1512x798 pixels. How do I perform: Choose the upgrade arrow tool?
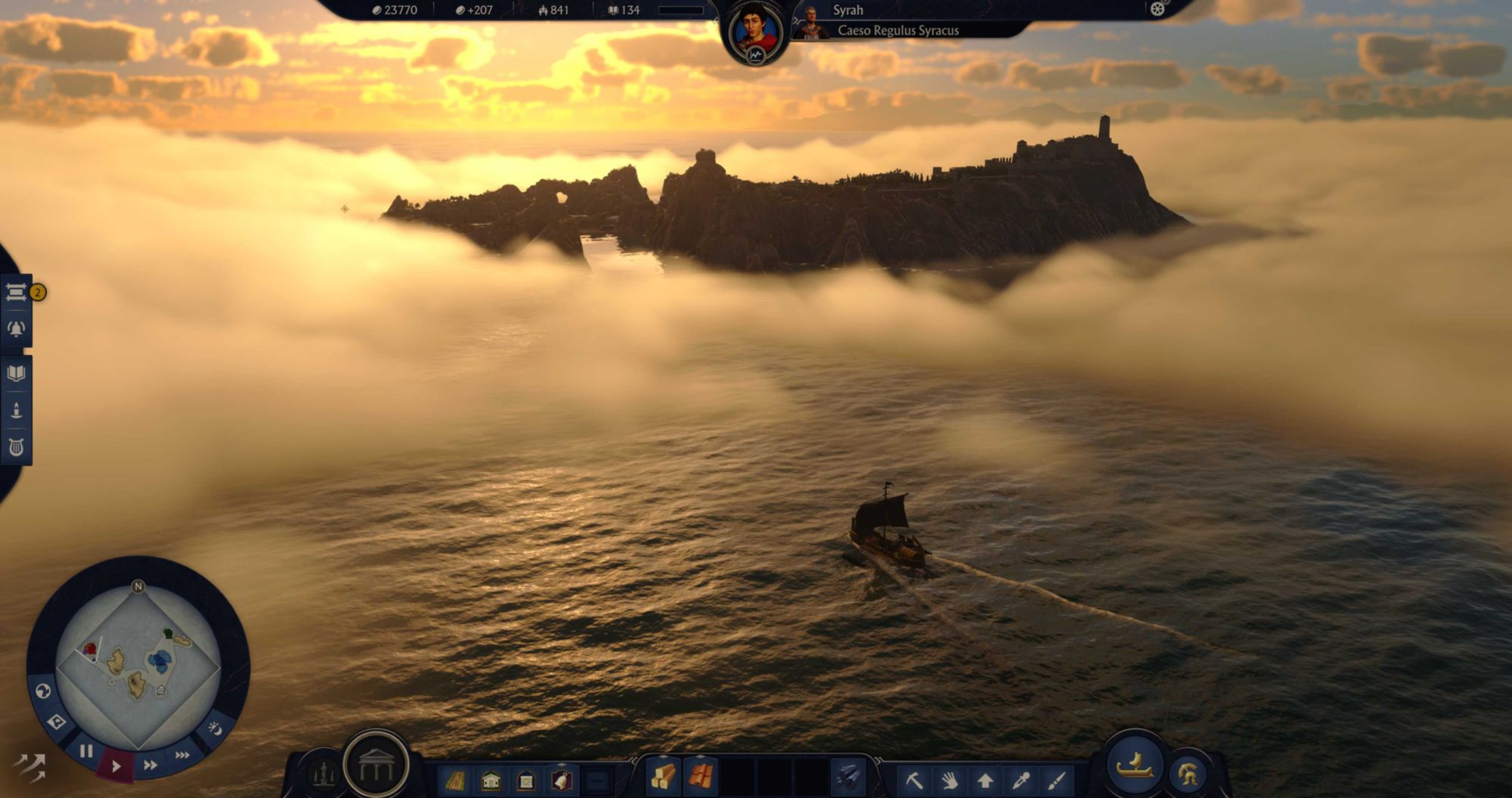(985, 780)
